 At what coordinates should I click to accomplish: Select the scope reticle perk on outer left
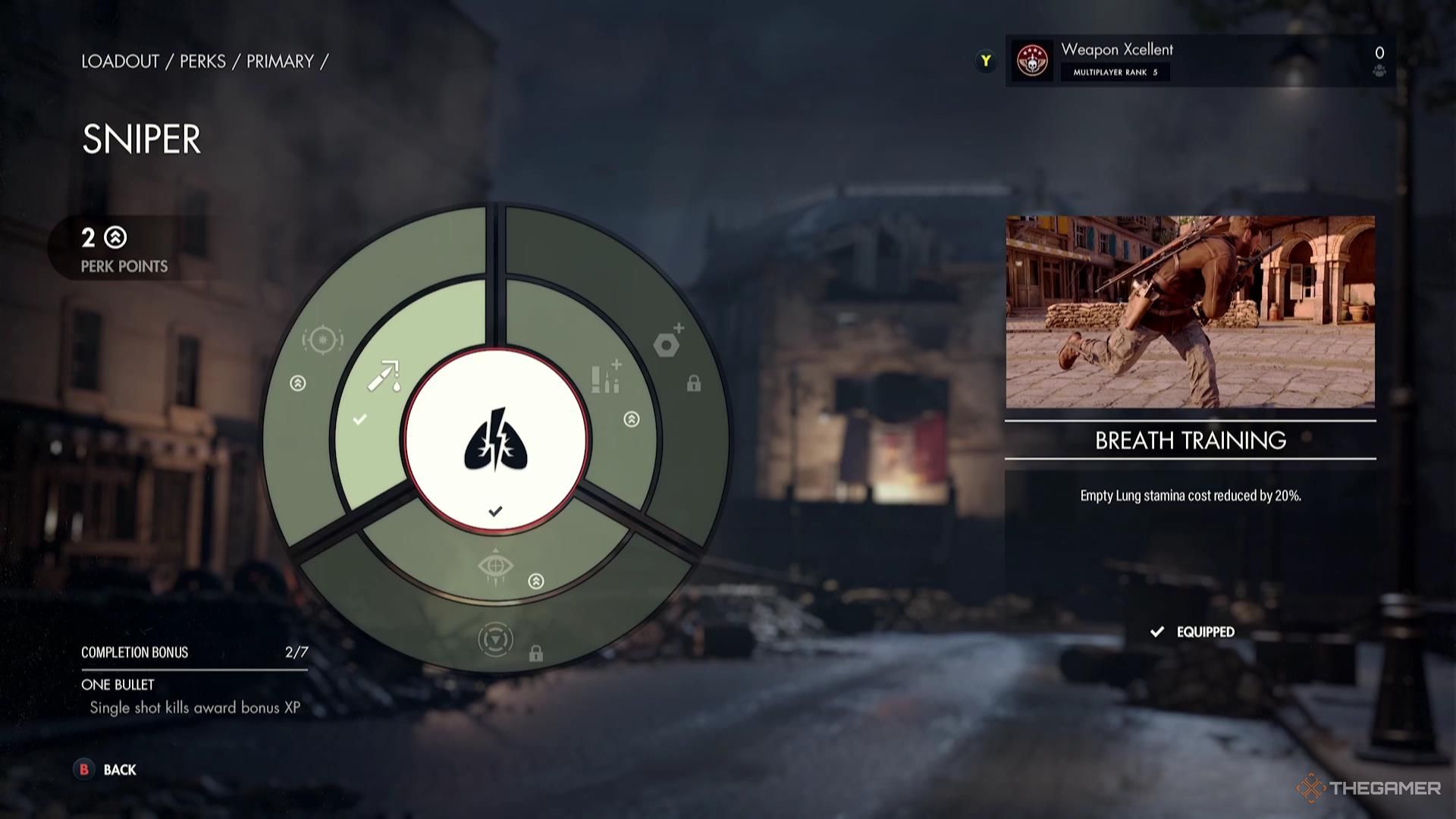pos(322,341)
